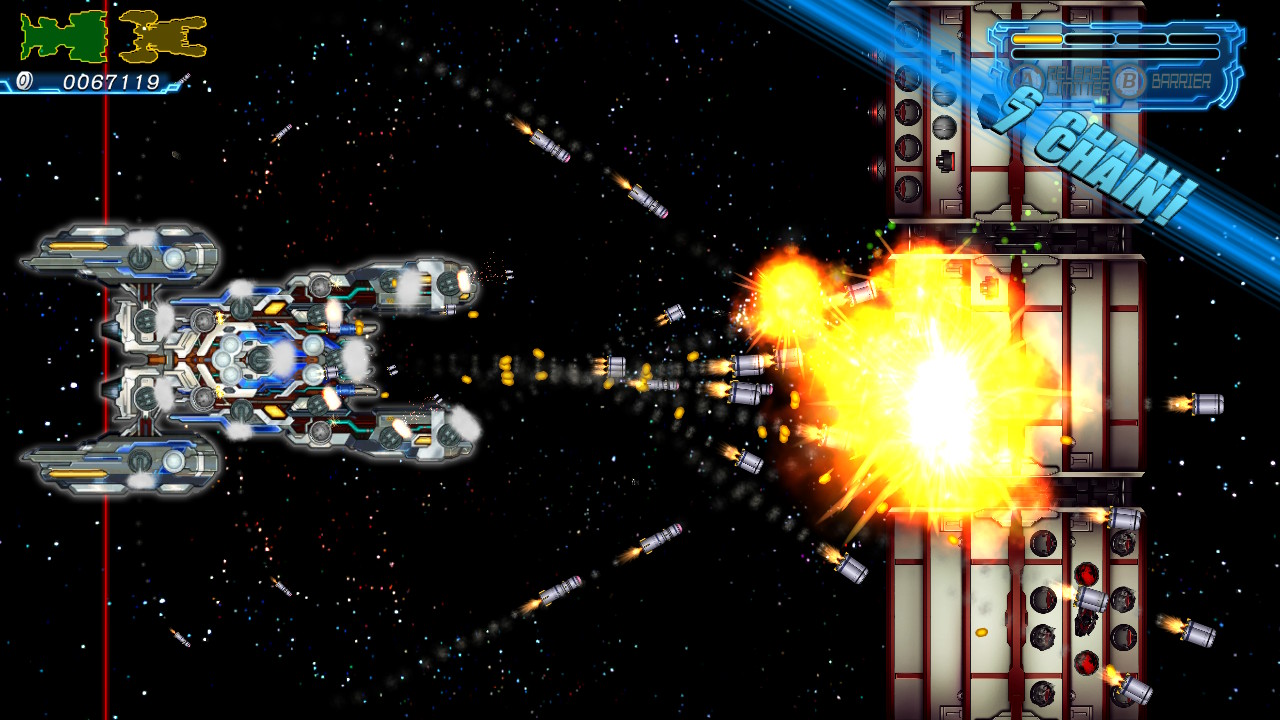Click the Release Limiter label
This screenshot has width=1280, height=720.
point(1080,78)
